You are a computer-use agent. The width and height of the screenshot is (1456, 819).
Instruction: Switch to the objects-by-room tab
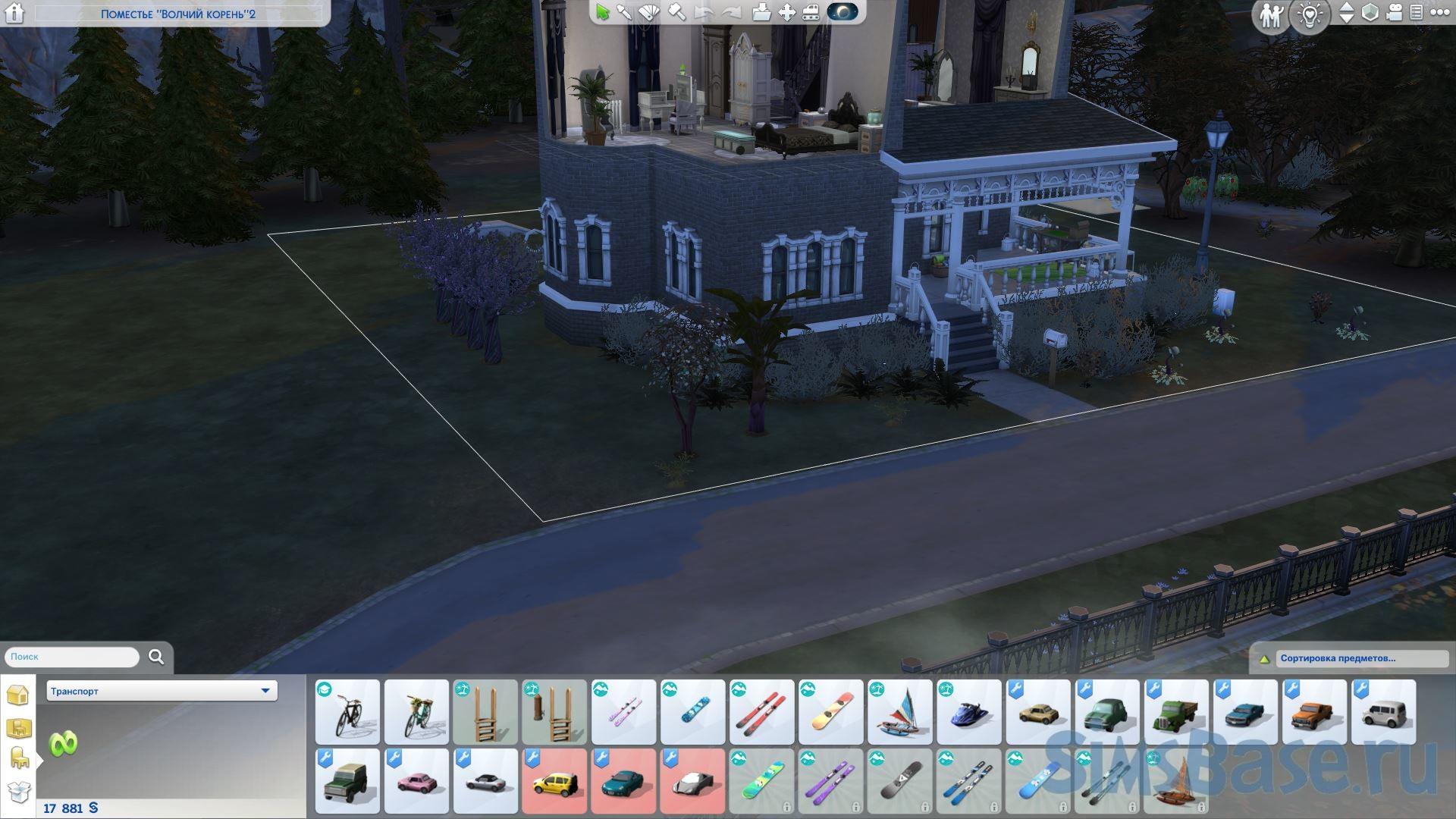pos(18,729)
